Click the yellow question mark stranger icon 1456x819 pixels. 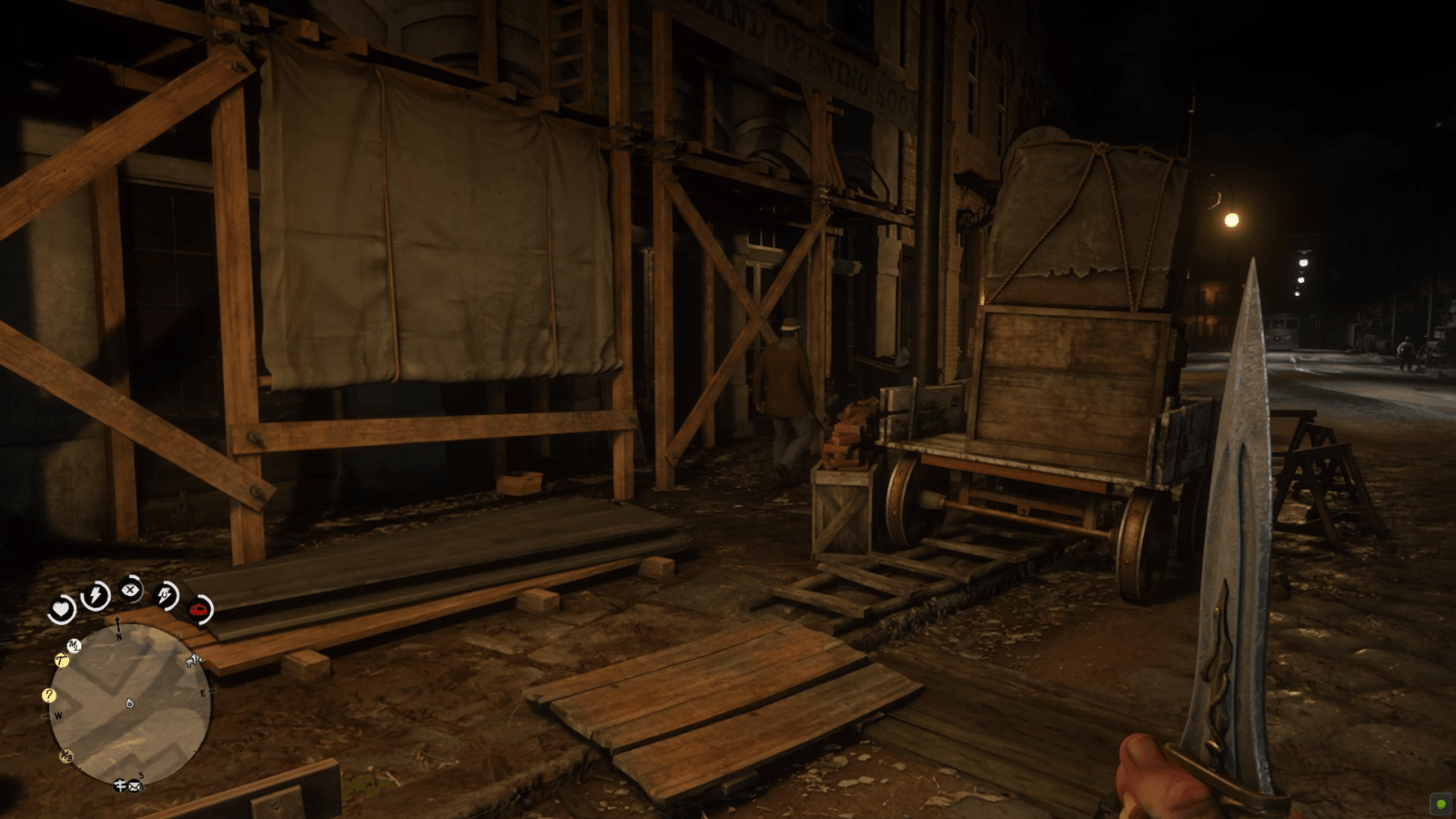pyautogui.click(x=48, y=695)
